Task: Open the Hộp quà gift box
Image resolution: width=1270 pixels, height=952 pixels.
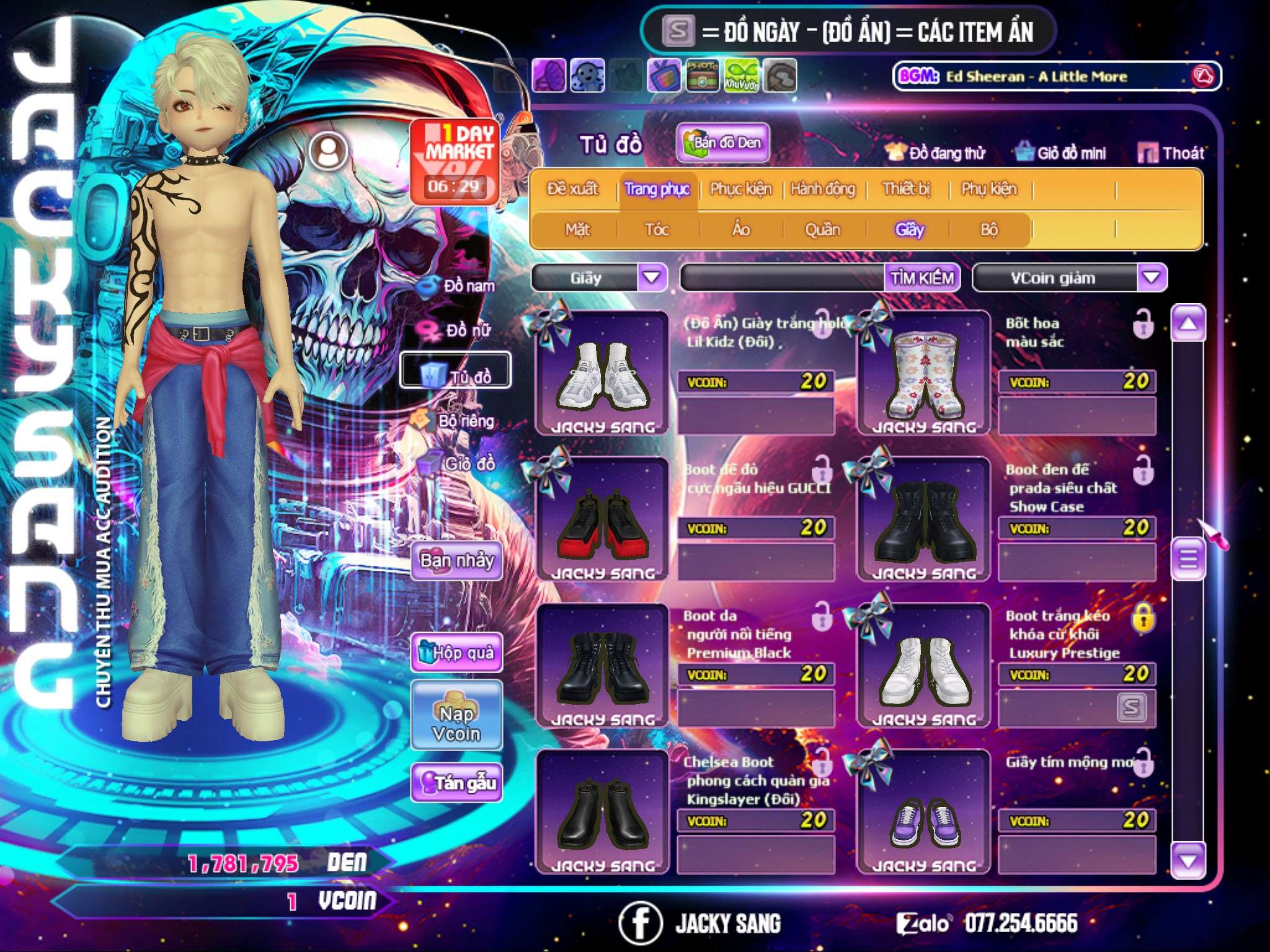Action: [x=456, y=653]
